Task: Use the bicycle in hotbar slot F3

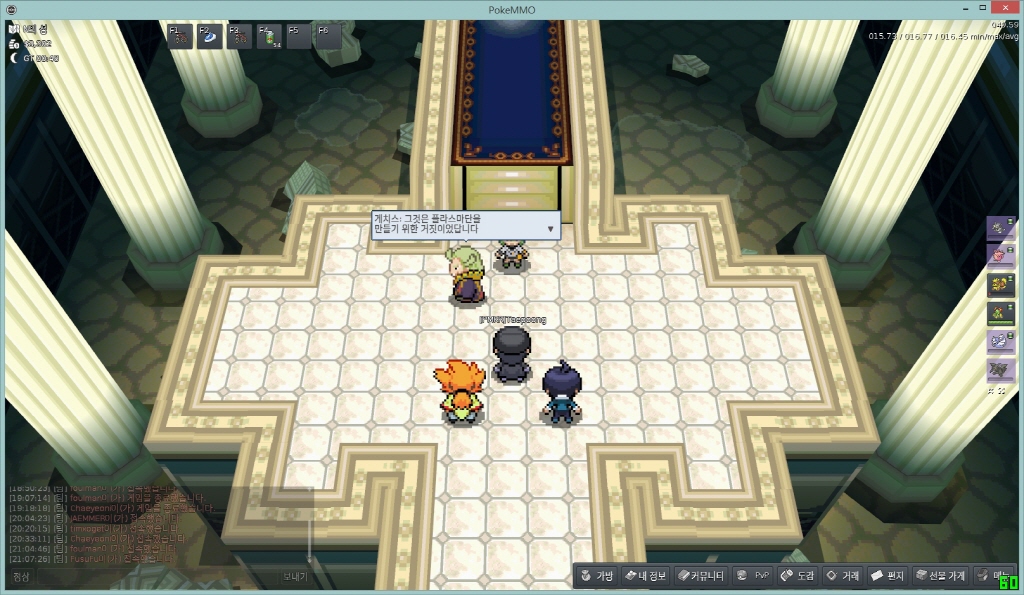Action: [240, 37]
